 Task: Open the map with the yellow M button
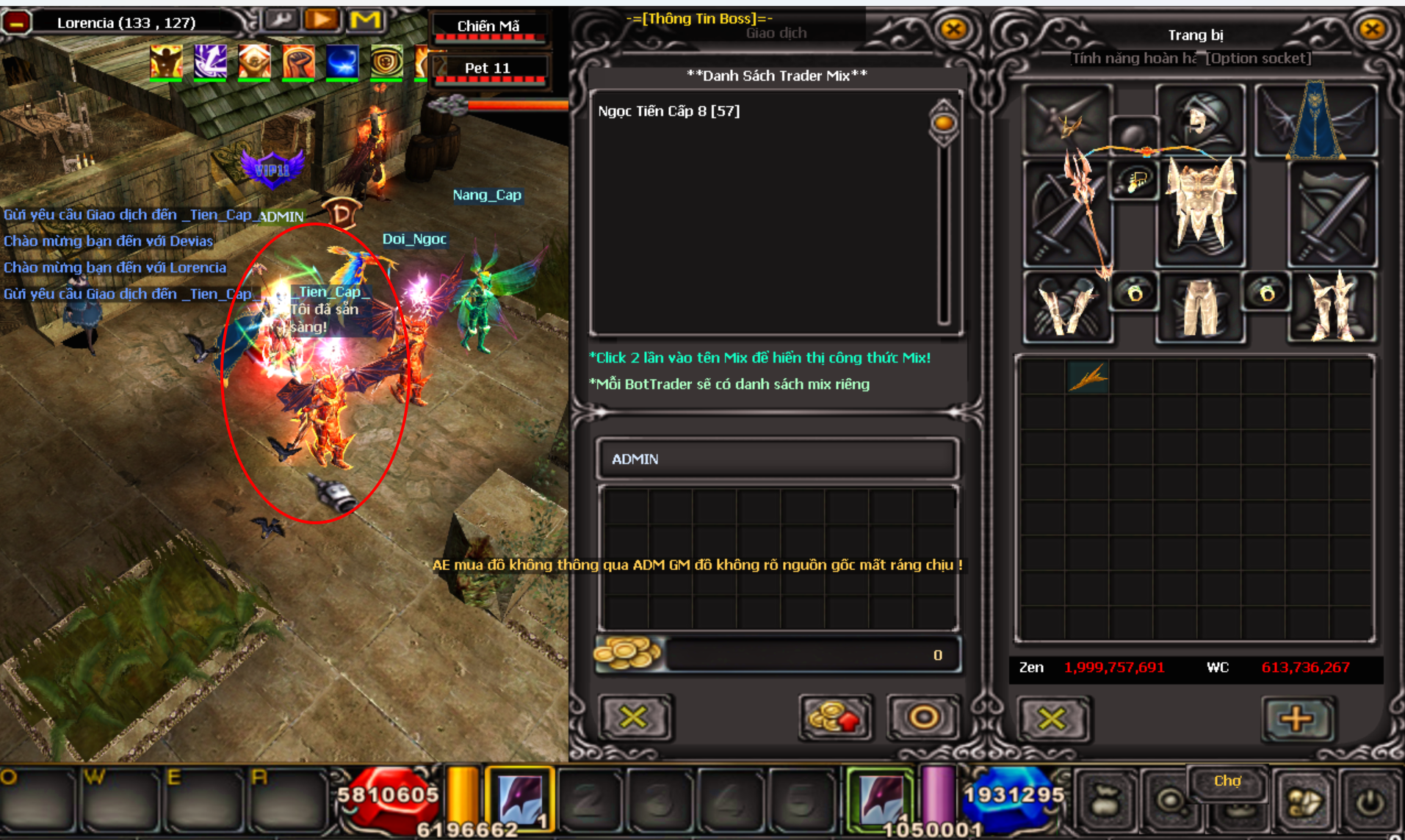pyautogui.click(x=365, y=20)
